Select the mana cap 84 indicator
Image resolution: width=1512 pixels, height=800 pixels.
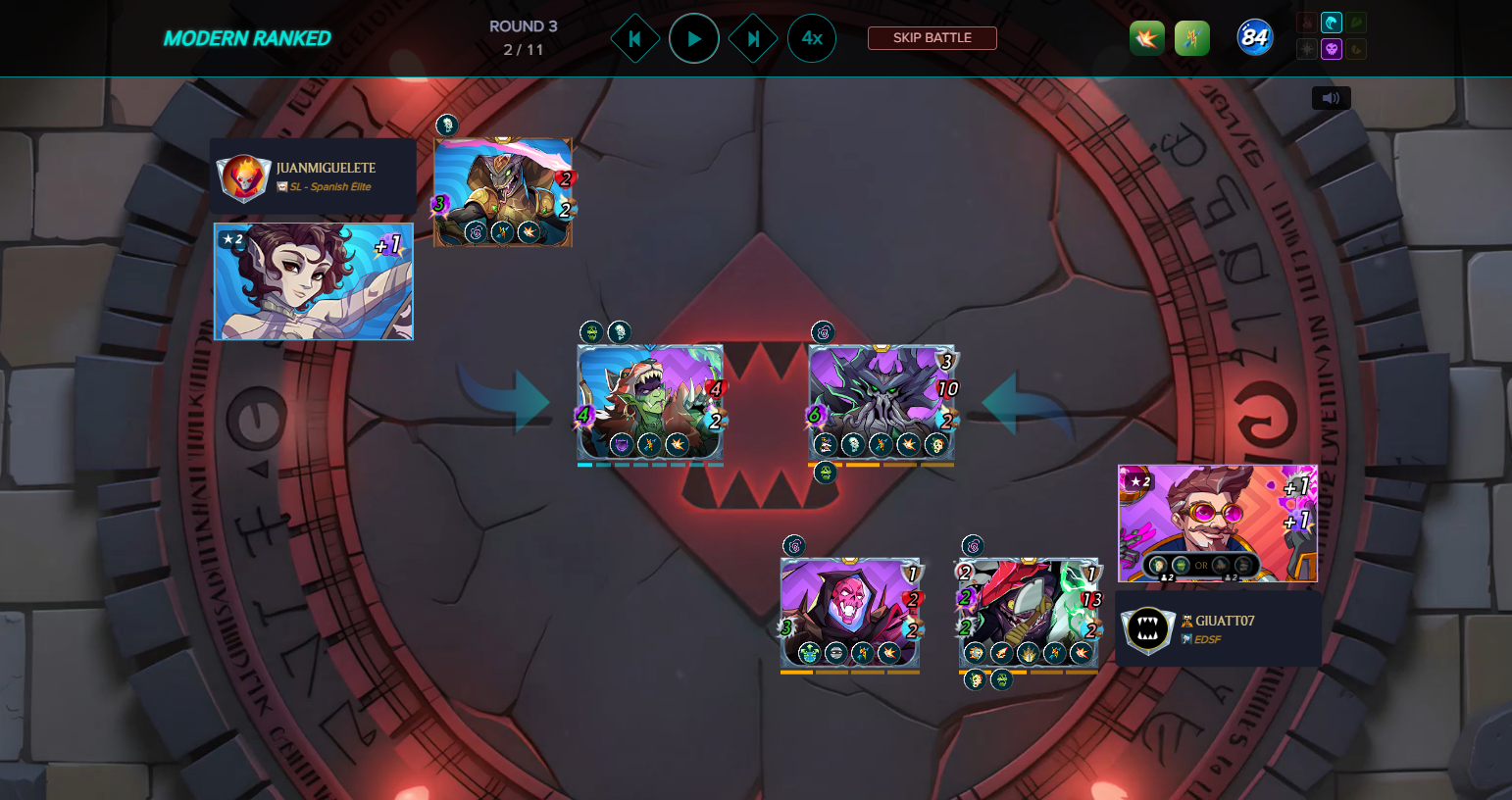click(x=1255, y=38)
